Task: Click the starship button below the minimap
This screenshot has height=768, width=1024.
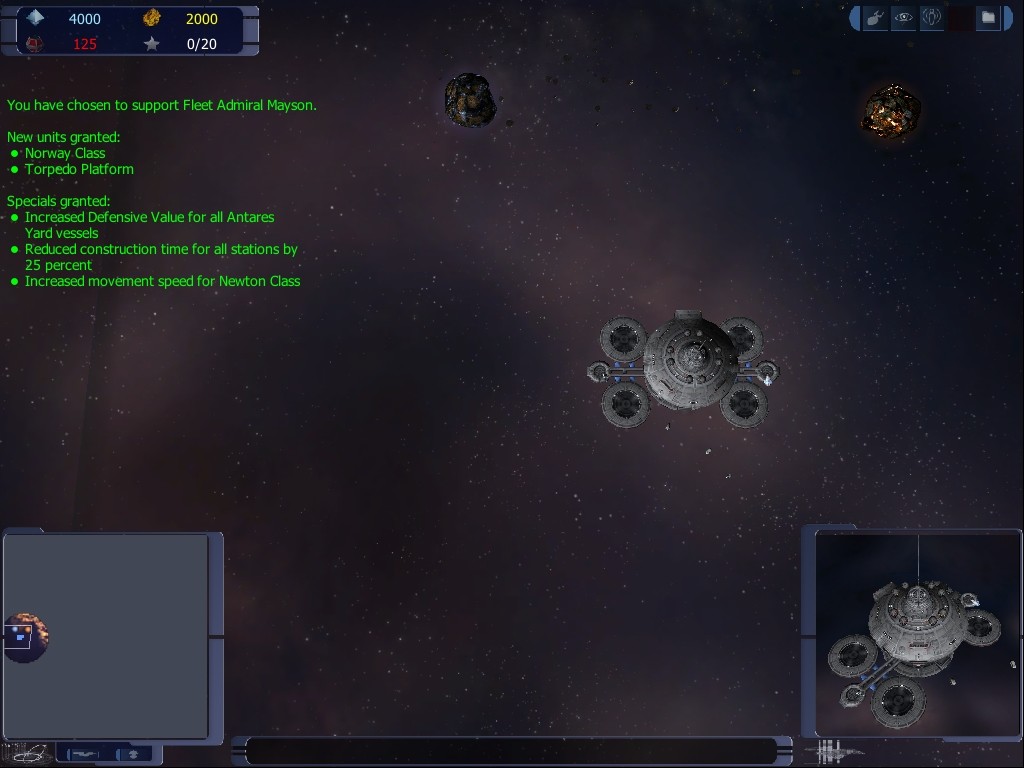Action: [84, 754]
